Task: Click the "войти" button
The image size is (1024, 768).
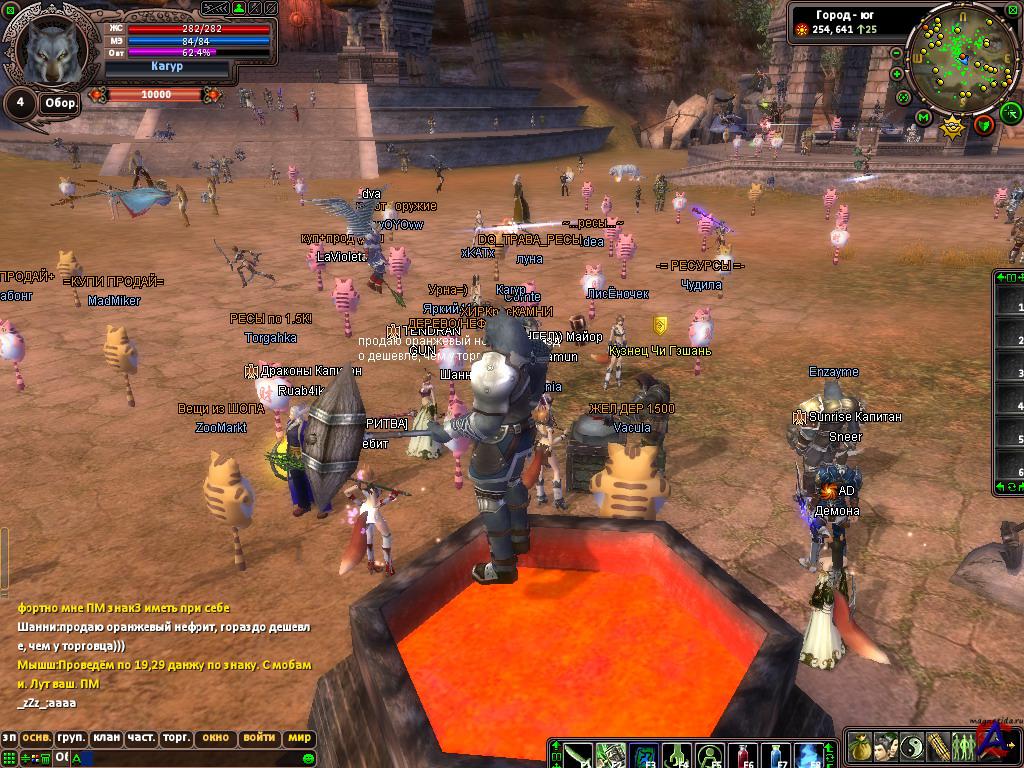Action: pos(259,738)
